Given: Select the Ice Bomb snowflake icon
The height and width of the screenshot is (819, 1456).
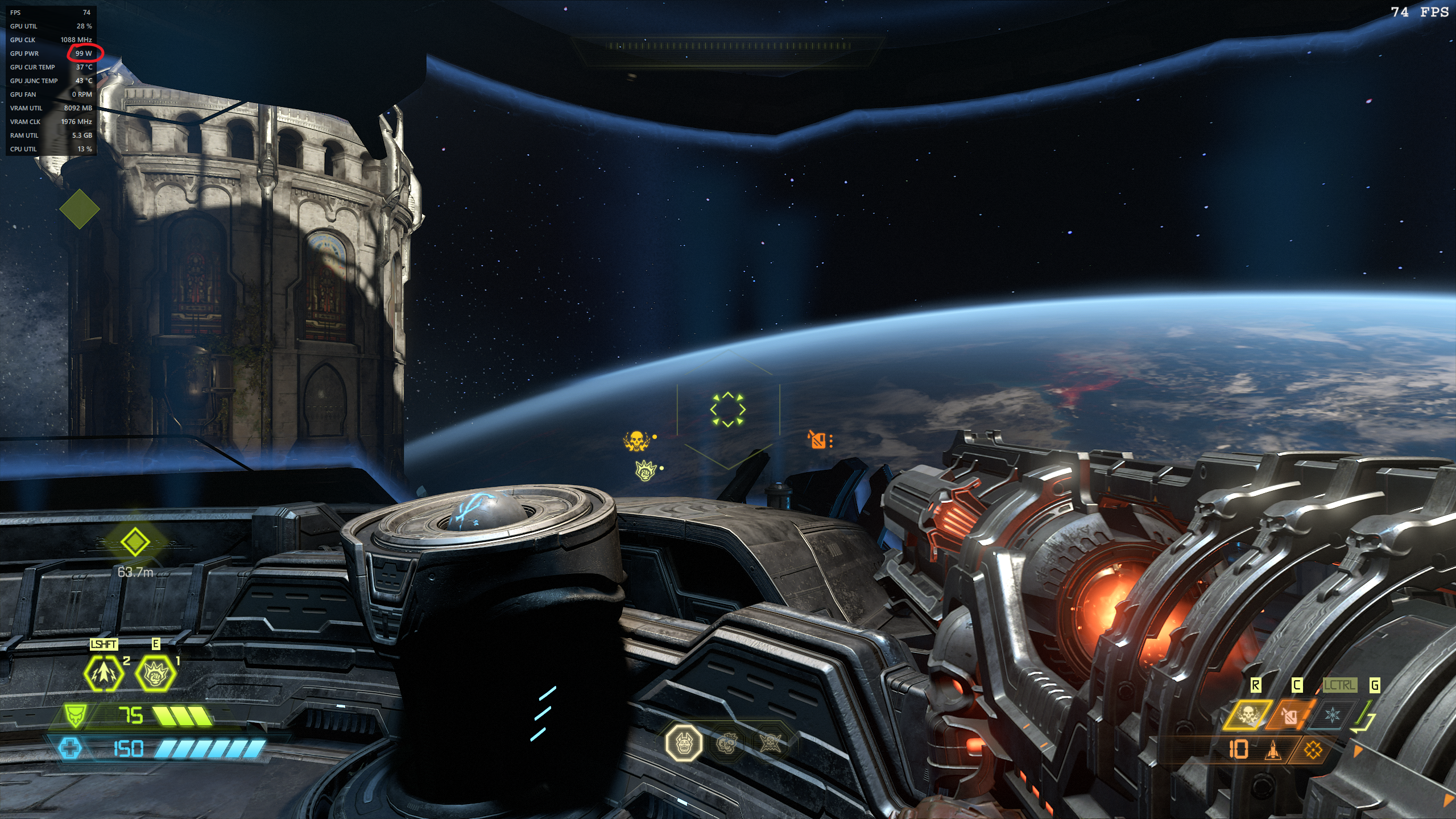Looking at the screenshot, I should click(x=1331, y=715).
